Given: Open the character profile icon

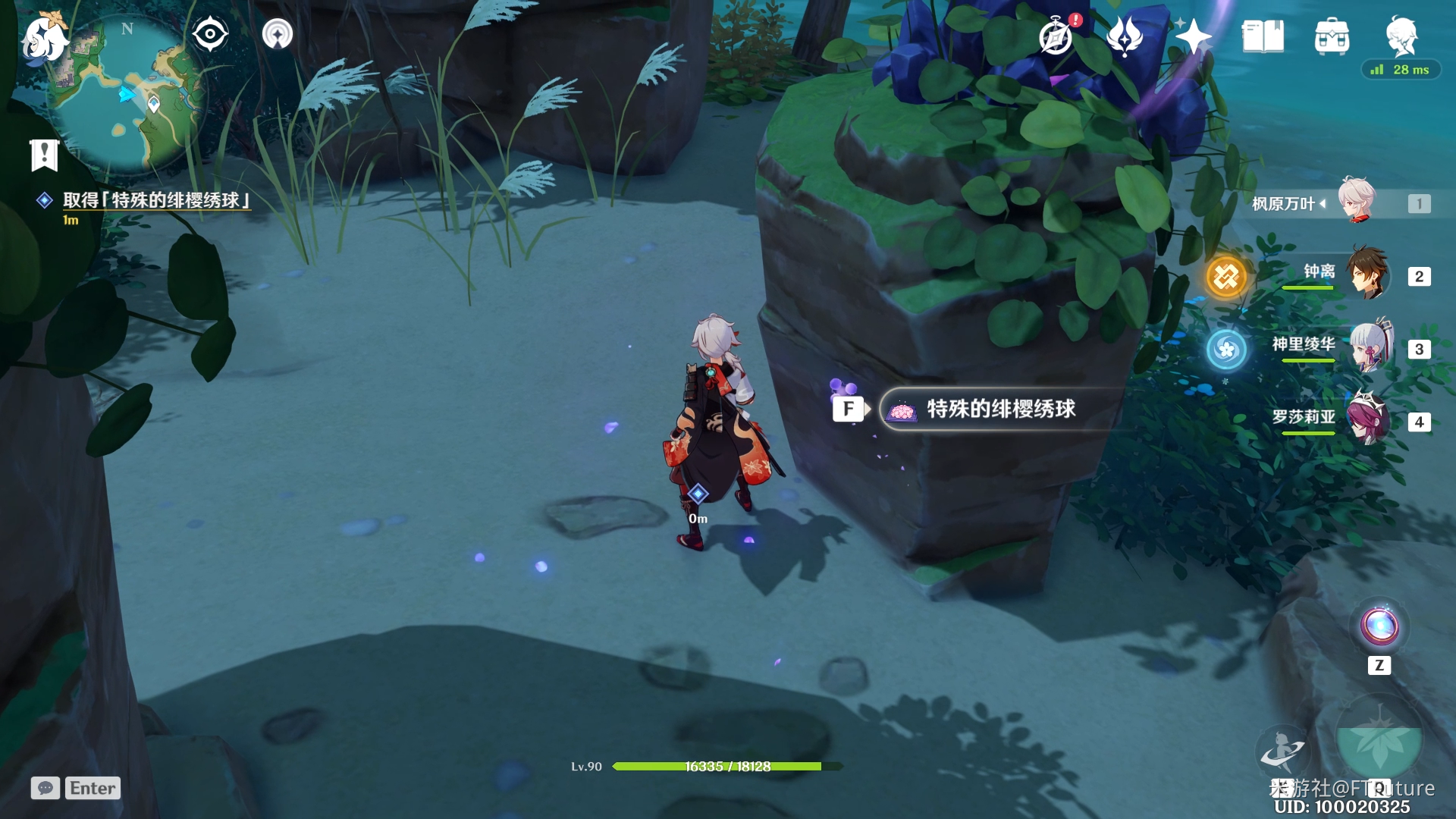Looking at the screenshot, I should coord(1401,35).
